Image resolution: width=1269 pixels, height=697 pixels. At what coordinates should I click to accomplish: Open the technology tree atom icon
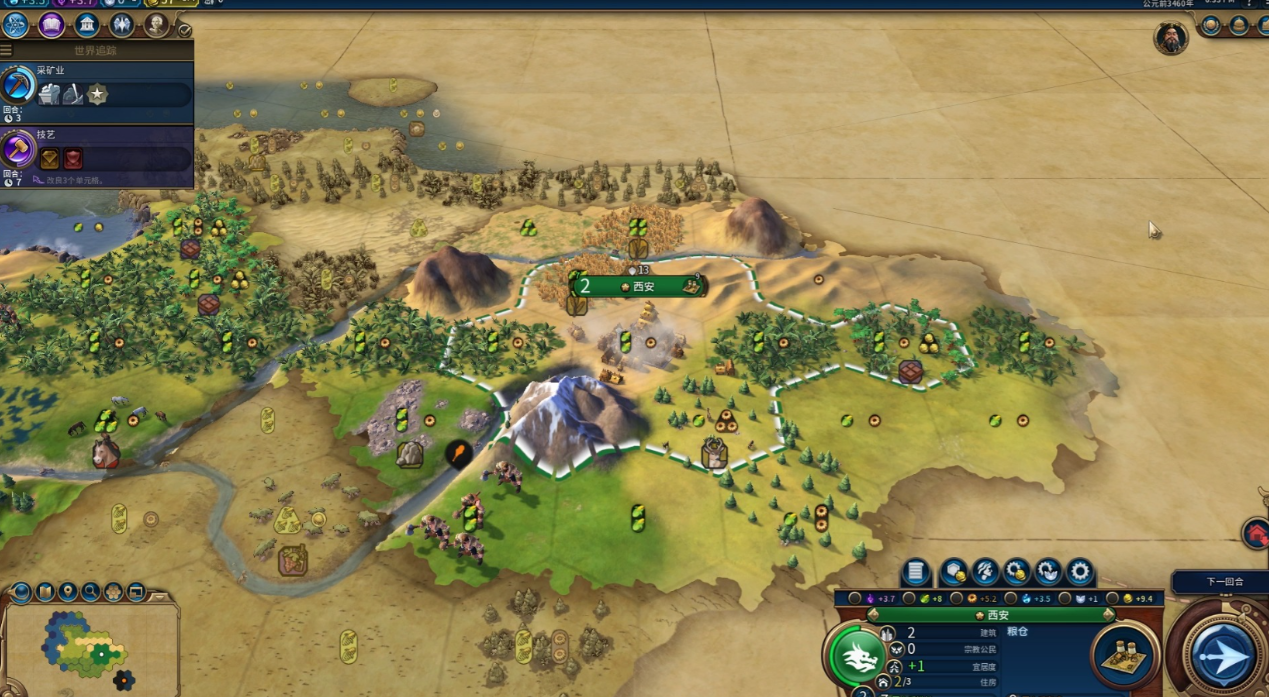pos(15,25)
